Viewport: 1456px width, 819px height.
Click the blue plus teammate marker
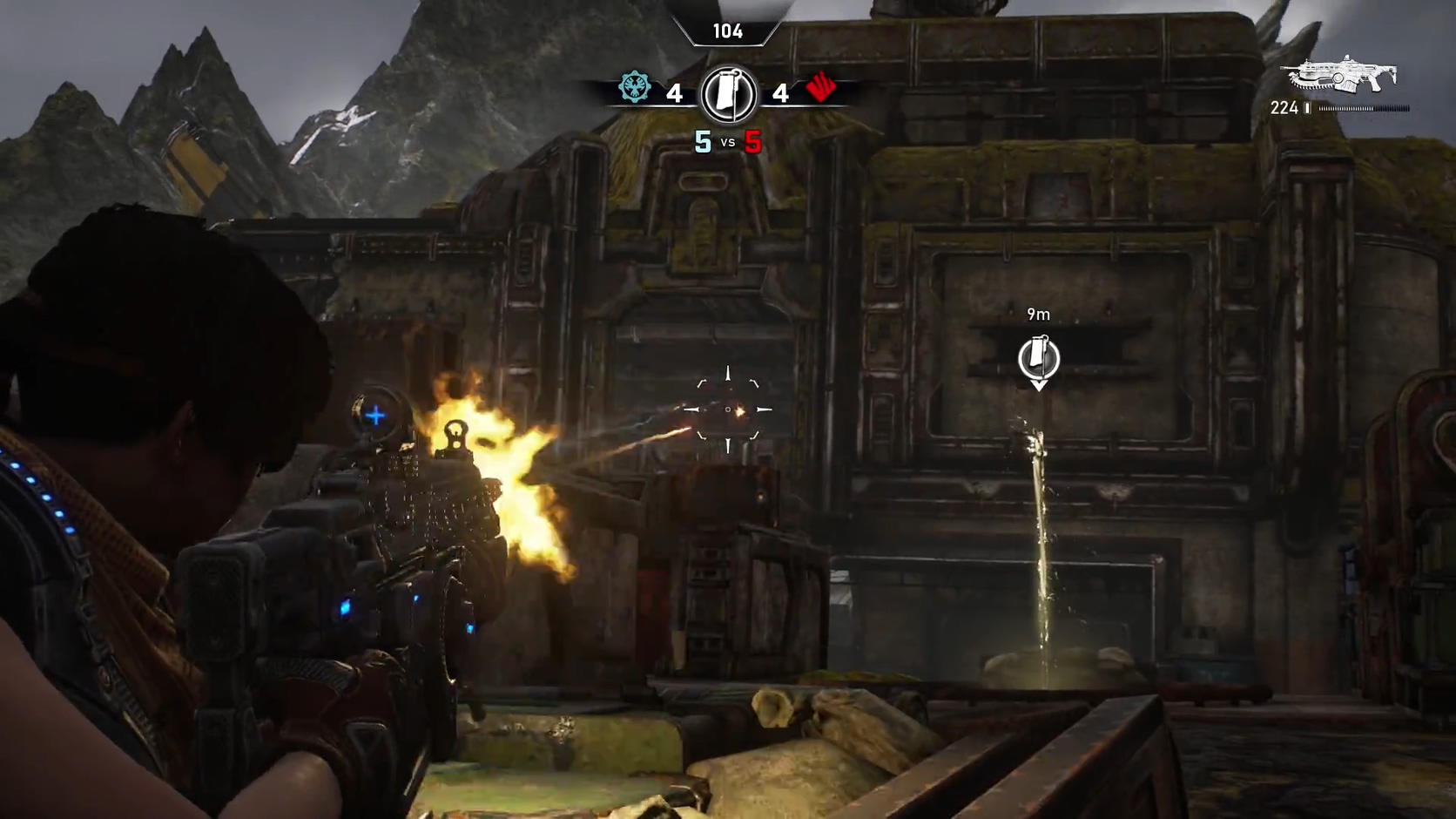(x=375, y=416)
